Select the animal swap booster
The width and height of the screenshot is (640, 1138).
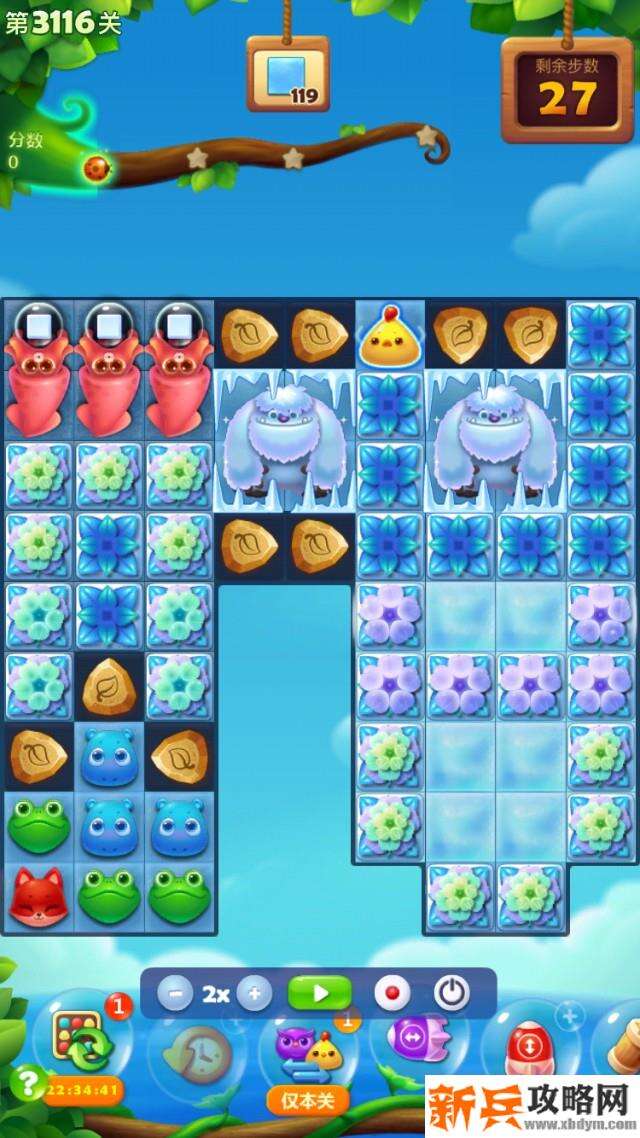(309, 1052)
